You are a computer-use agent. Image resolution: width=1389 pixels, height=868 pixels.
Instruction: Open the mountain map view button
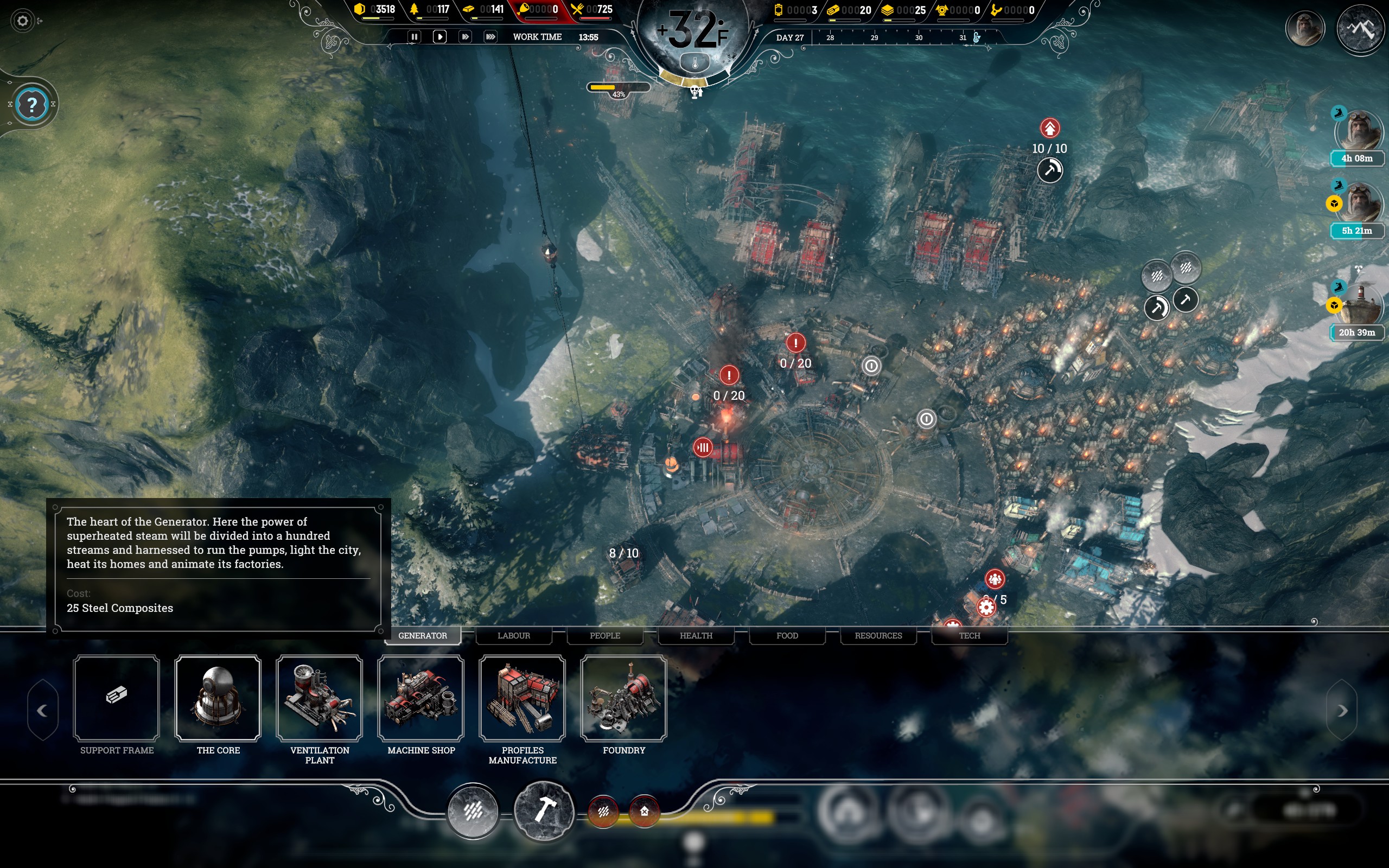click(x=1360, y=29)
